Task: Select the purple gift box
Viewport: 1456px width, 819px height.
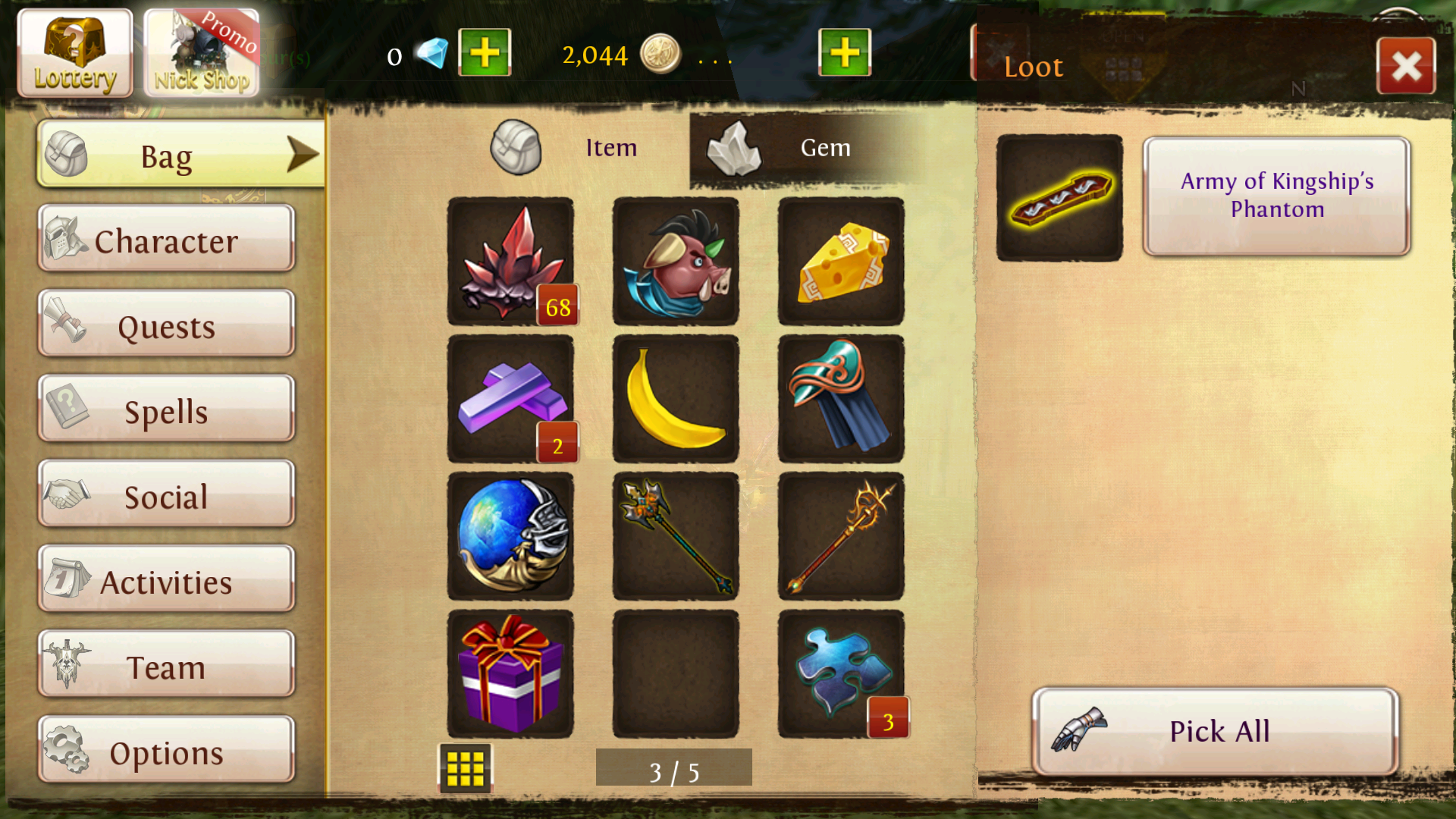Action: [x=510, y=673]
